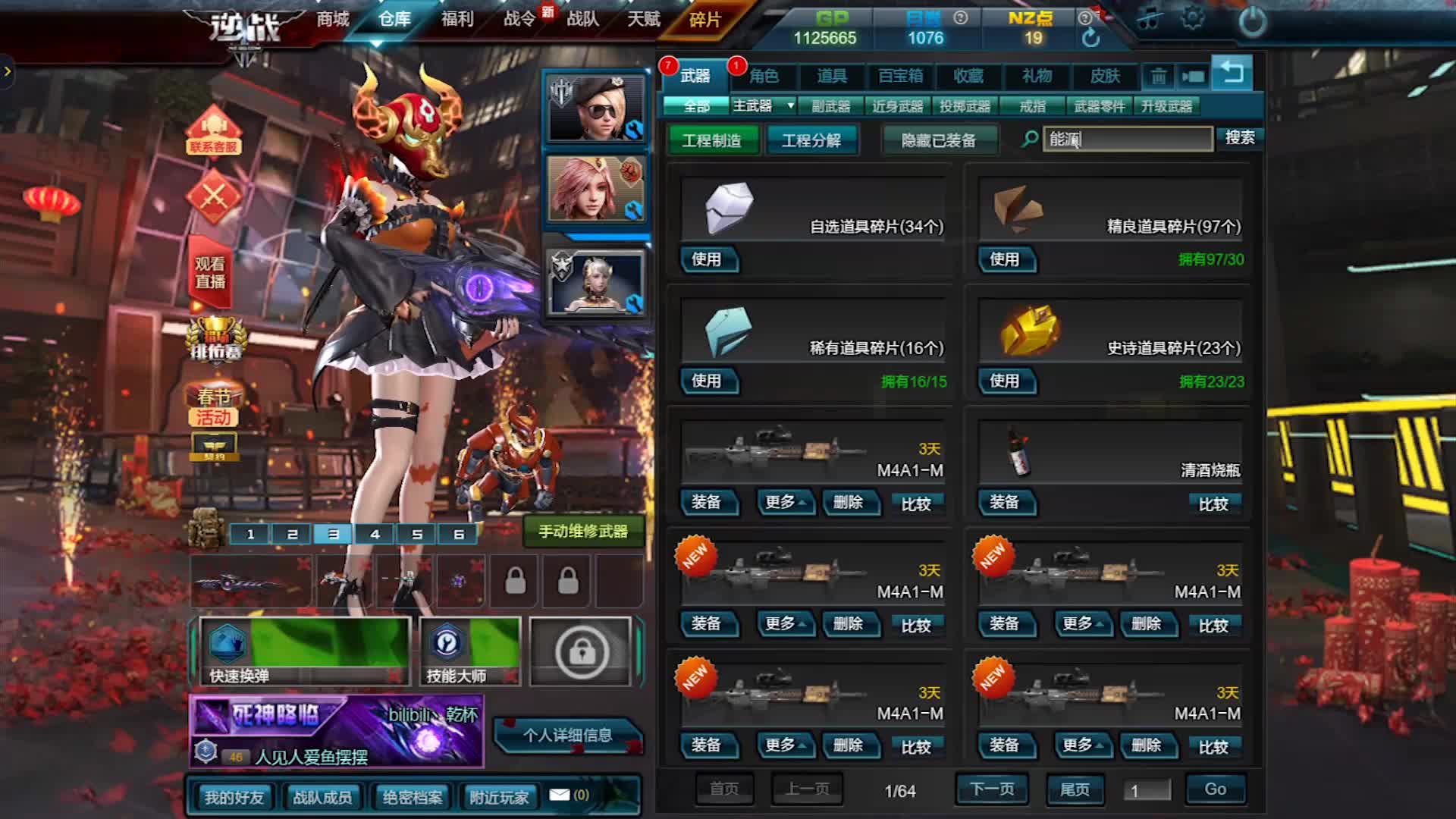Screen dimensions: 1456x819
Task: Select loadout preset slot 5
Action: click(x=416, y=533)
